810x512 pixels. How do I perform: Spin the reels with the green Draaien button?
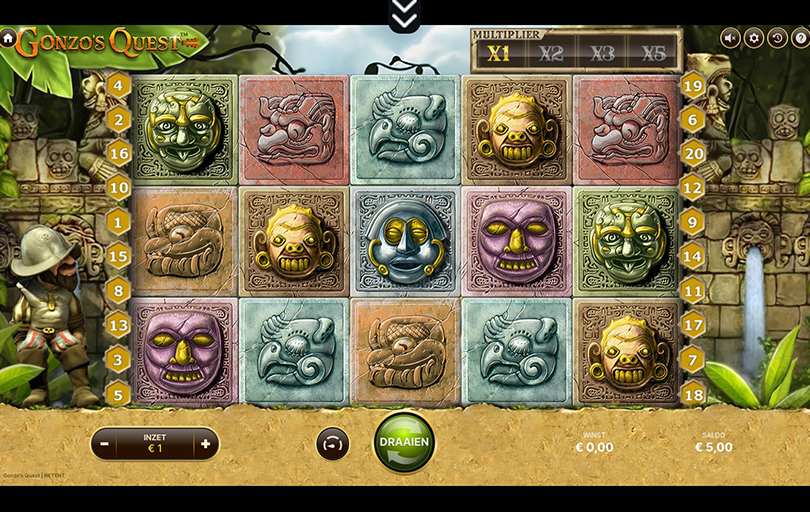click(404, 442)
